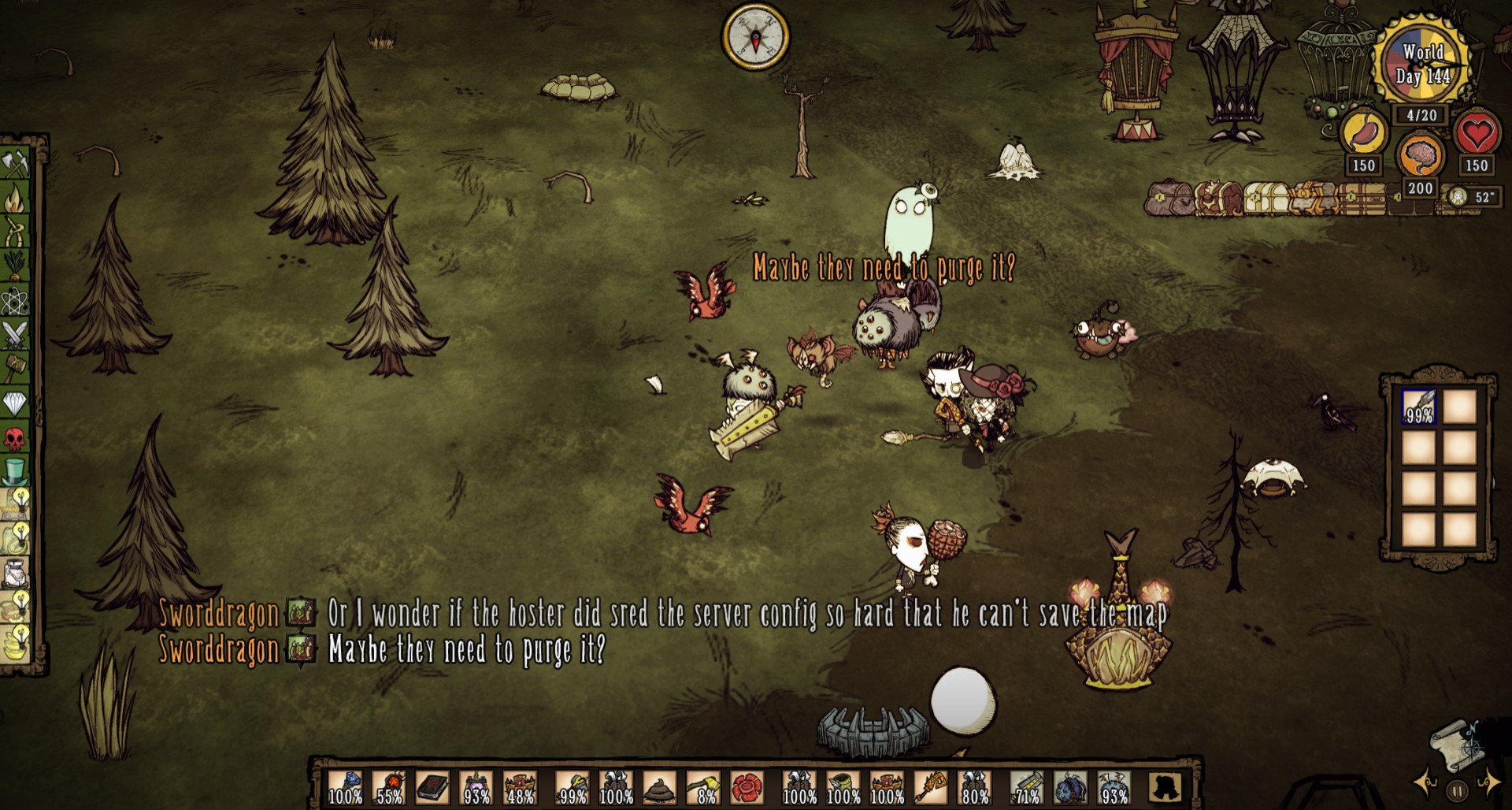Pause the game with the pause button
Viewport: 1512px width, 810px height.
[1458, 790]
